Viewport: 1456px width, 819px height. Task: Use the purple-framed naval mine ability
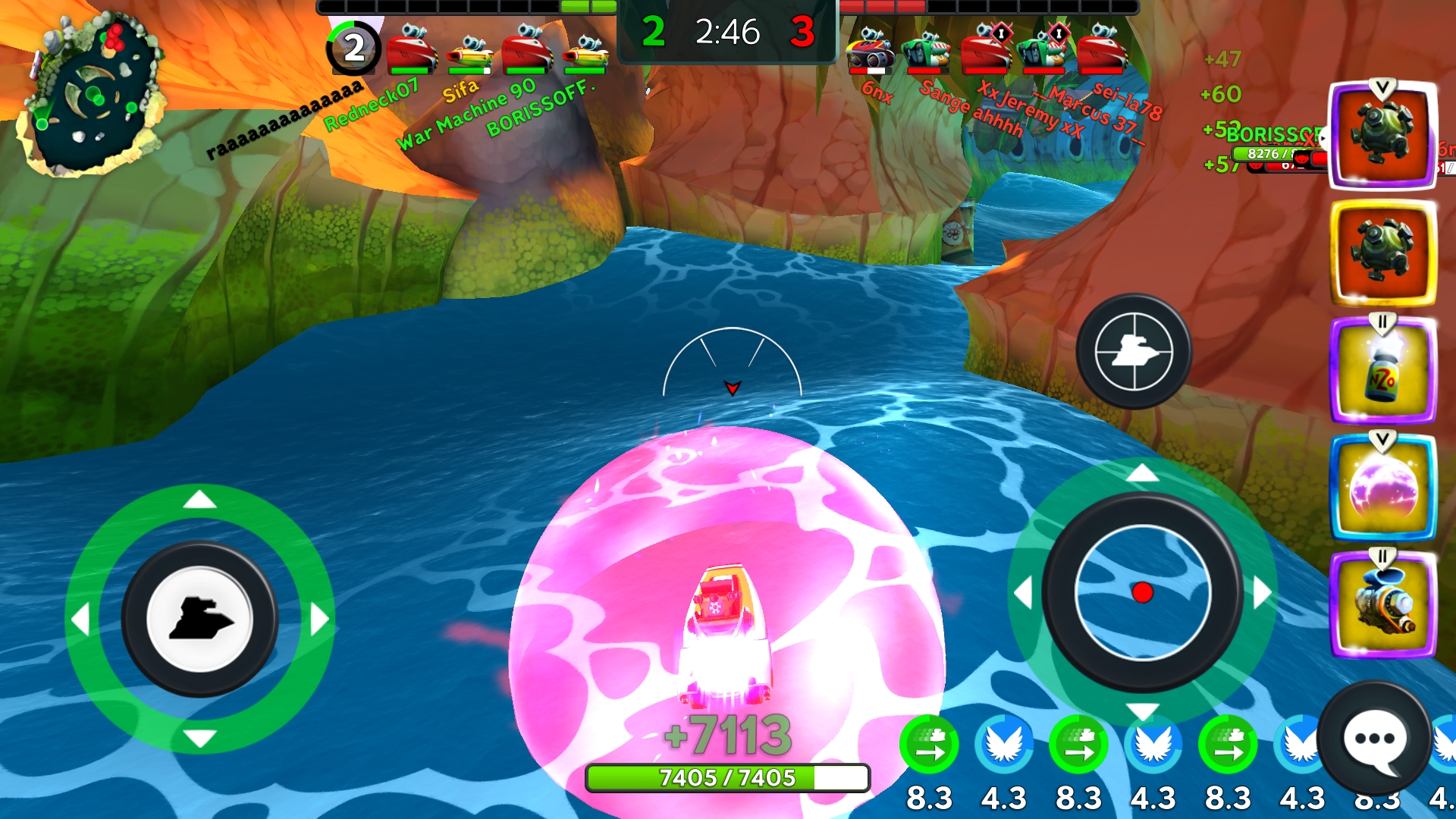click(1382, 135)
